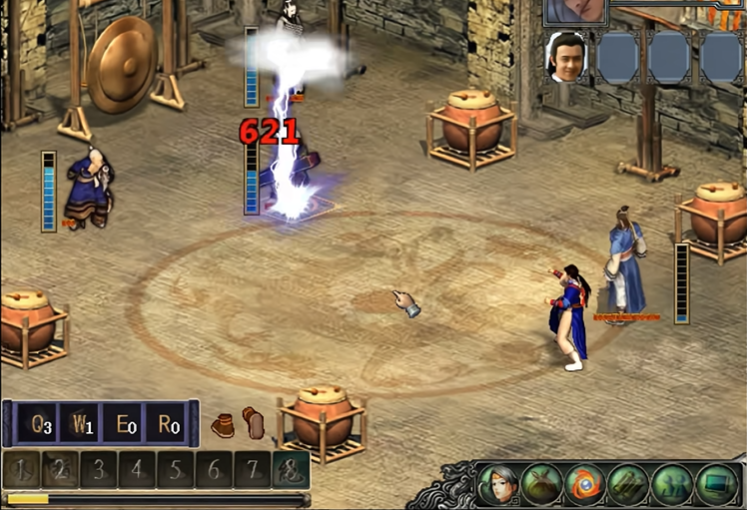Viewport: 747px width, 510px height.
Task: Activate hotbar slot 7
Action: 251,469
